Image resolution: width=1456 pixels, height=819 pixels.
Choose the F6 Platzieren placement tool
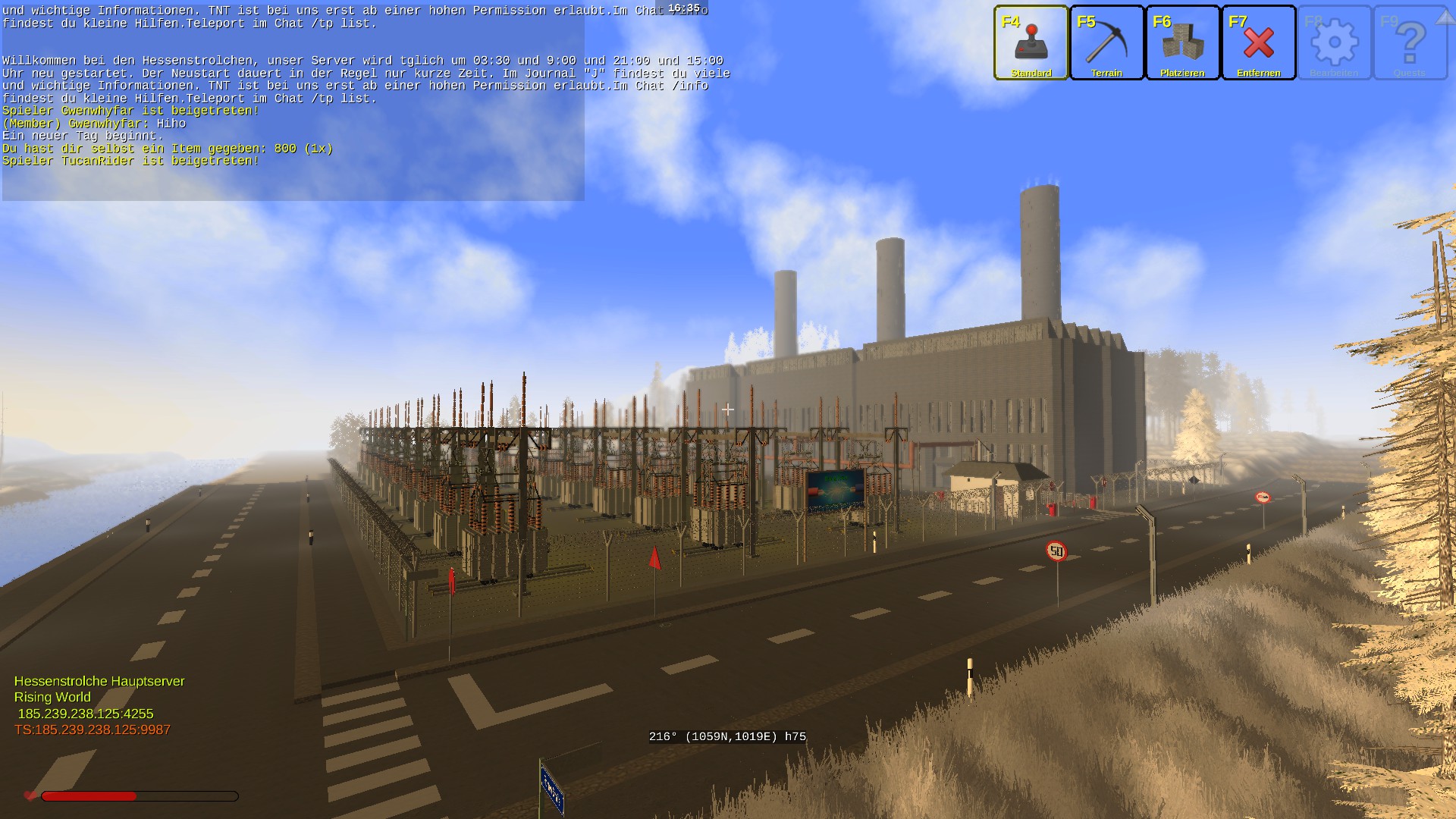click(1182, 42)
